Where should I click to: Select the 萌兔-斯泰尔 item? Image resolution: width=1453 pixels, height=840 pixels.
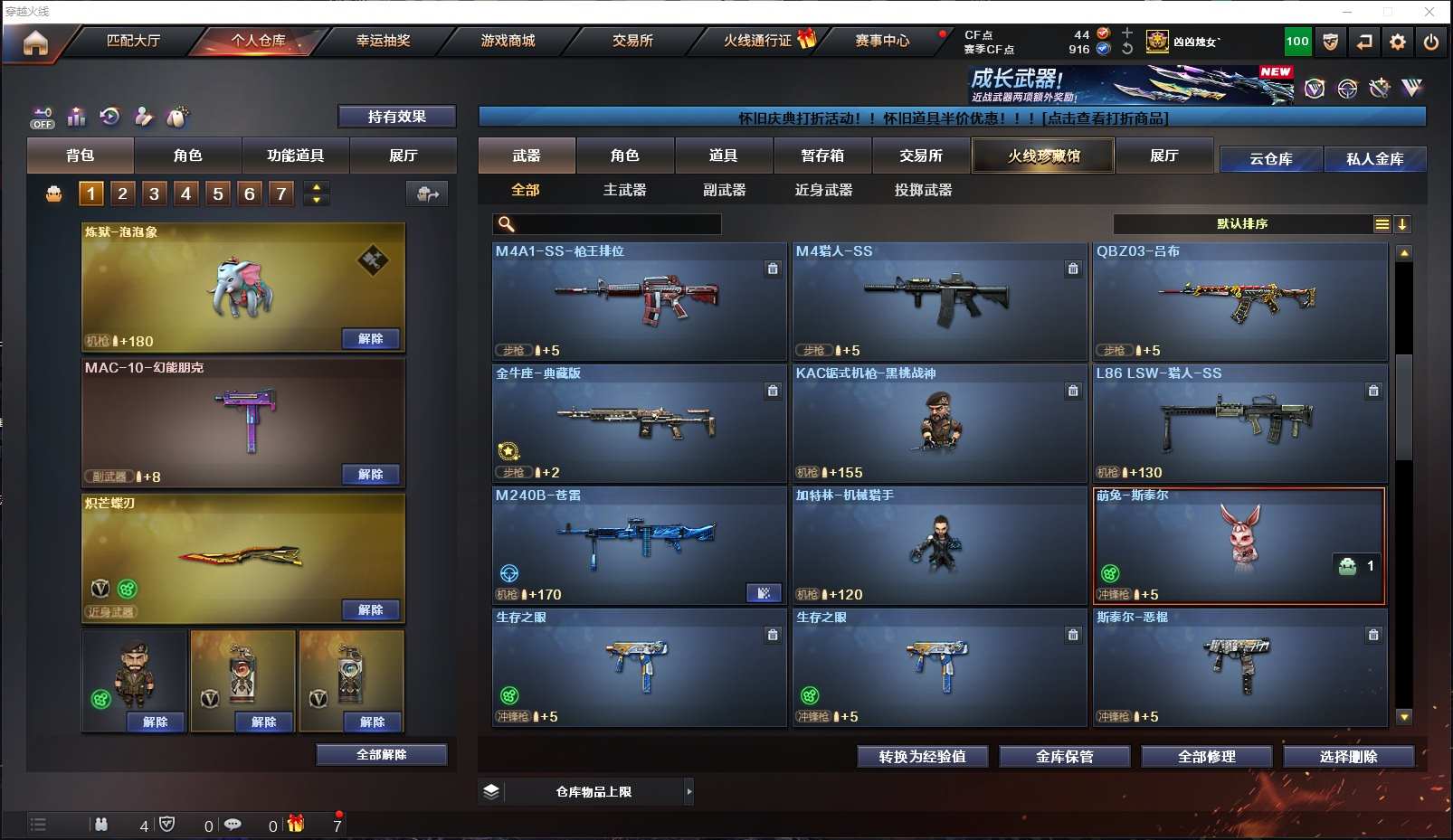(1239, 545)
